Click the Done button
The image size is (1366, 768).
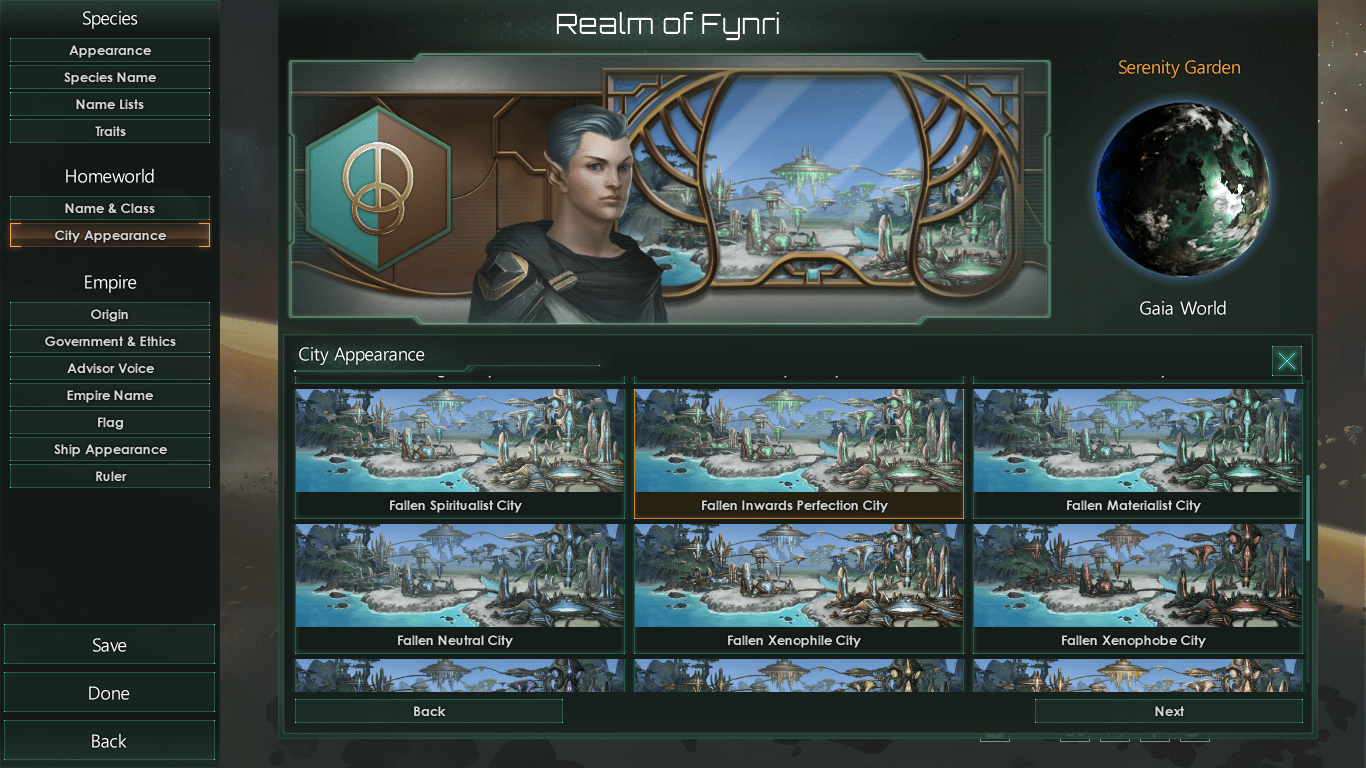coord(109,693)
